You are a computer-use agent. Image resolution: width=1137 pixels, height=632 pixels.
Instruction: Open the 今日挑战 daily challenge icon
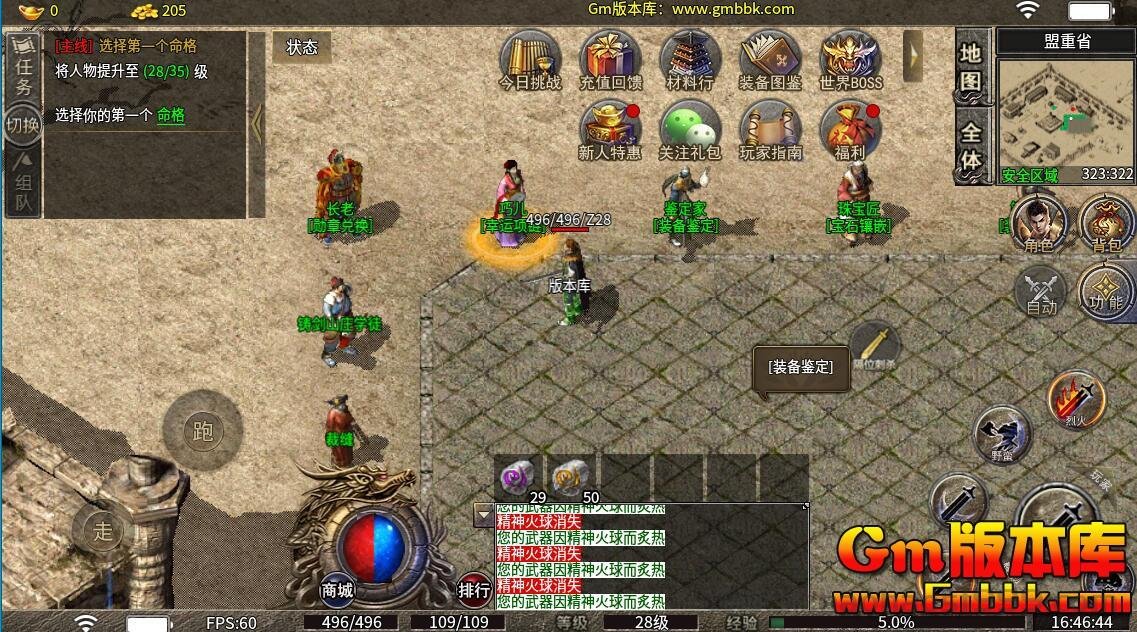click(529, 59)
